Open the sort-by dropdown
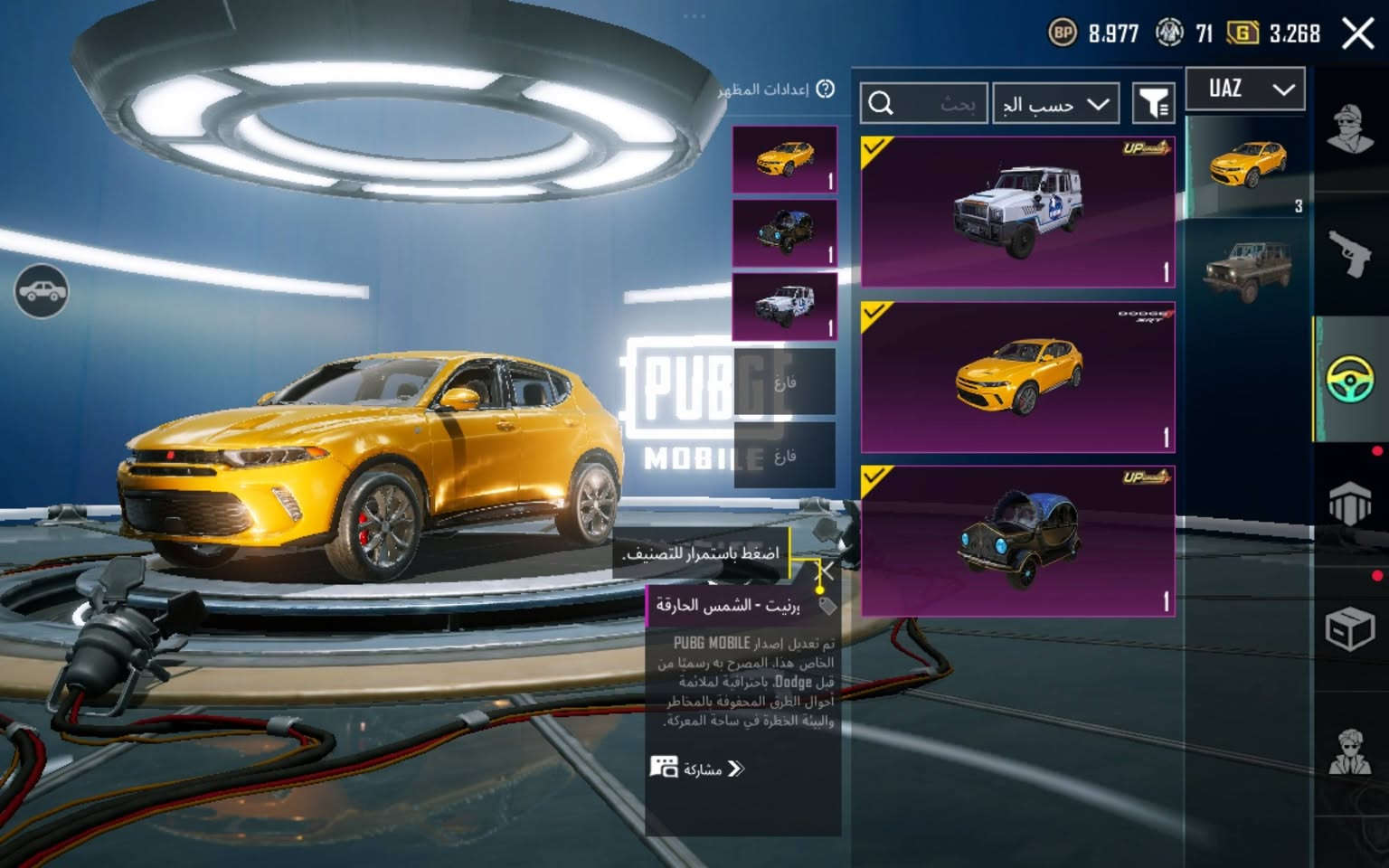 pos(1055,104)
